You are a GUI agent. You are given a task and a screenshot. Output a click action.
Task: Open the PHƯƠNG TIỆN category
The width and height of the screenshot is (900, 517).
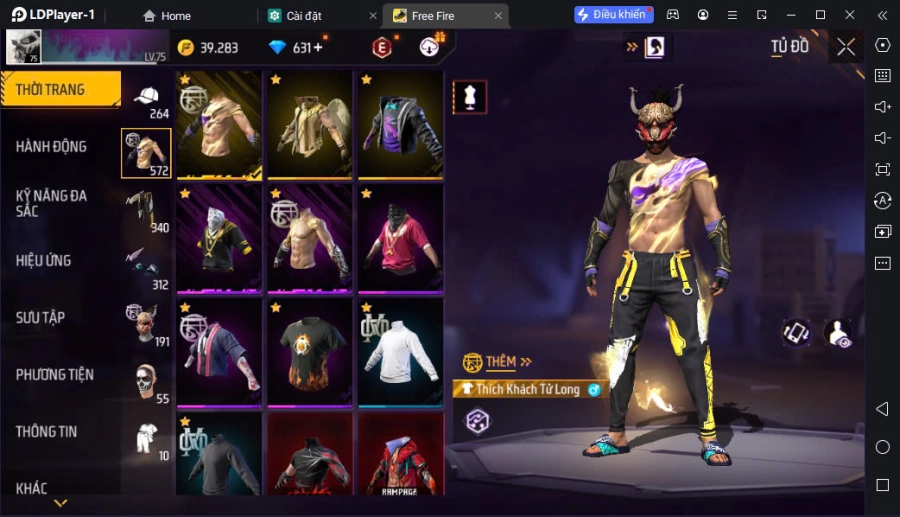click(55, 374)
